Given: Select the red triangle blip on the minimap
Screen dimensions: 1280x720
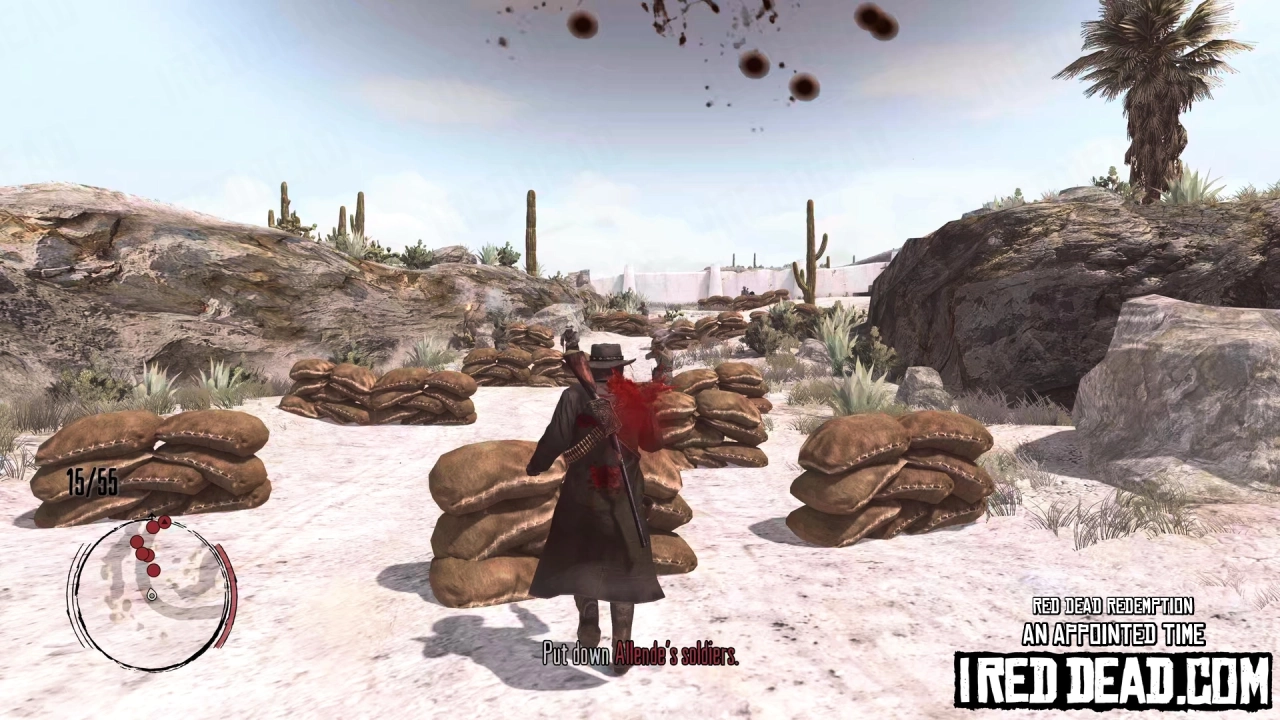Looking at the screenshot, I should tap(164, 522).
